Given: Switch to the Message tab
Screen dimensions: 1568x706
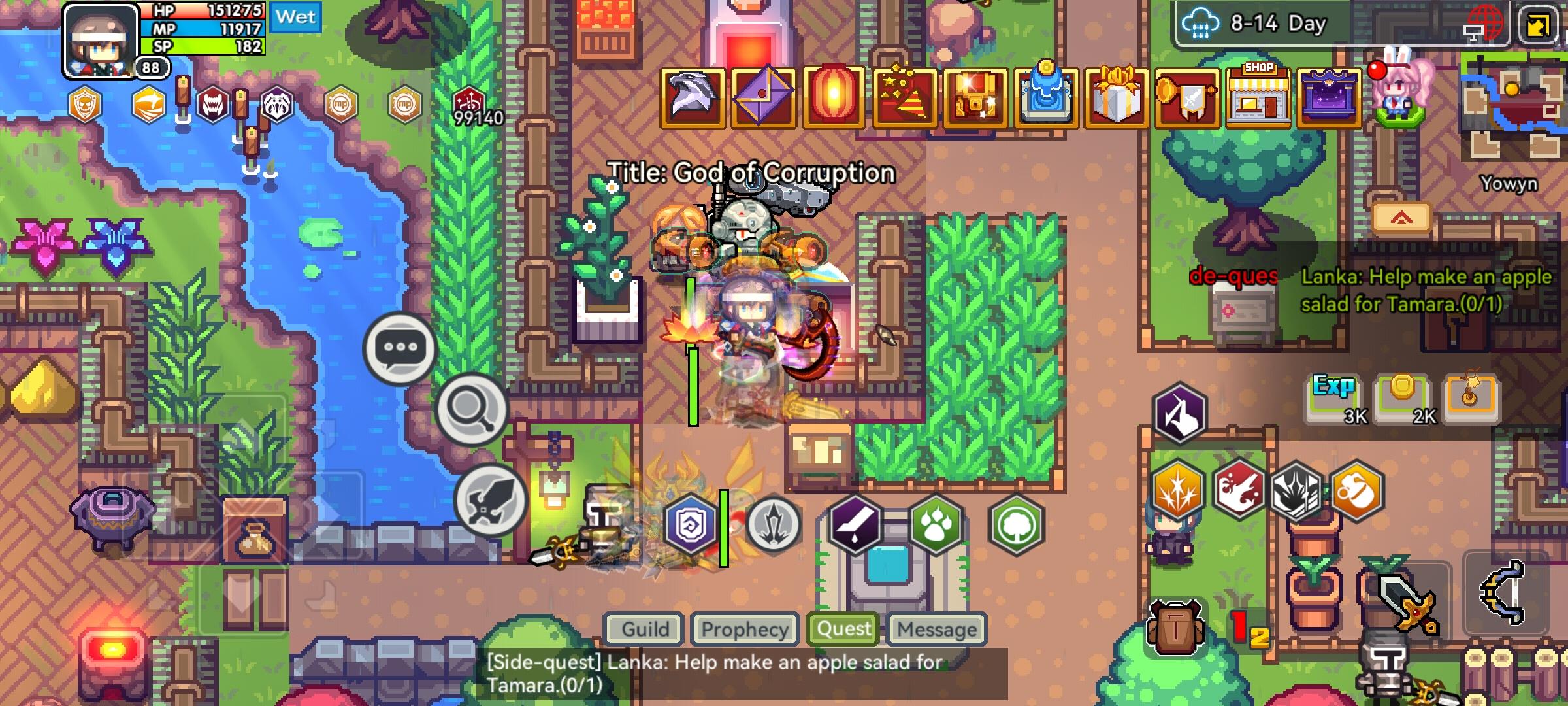Looking at the screenshot, I should (936, 630).
